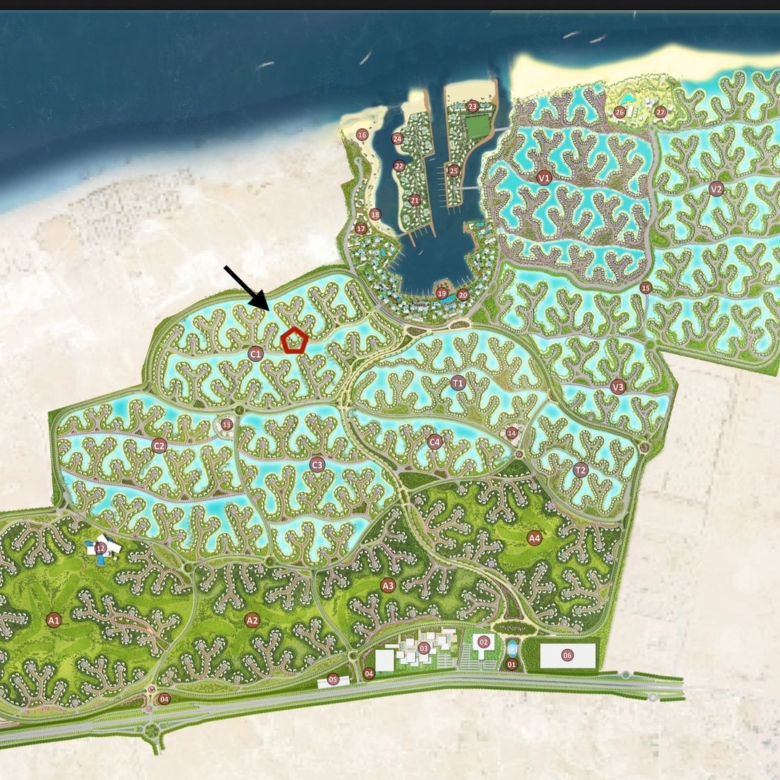Open the A4 zone marker
The height and width of the screenshot is (780, 780).
point(534,538)
